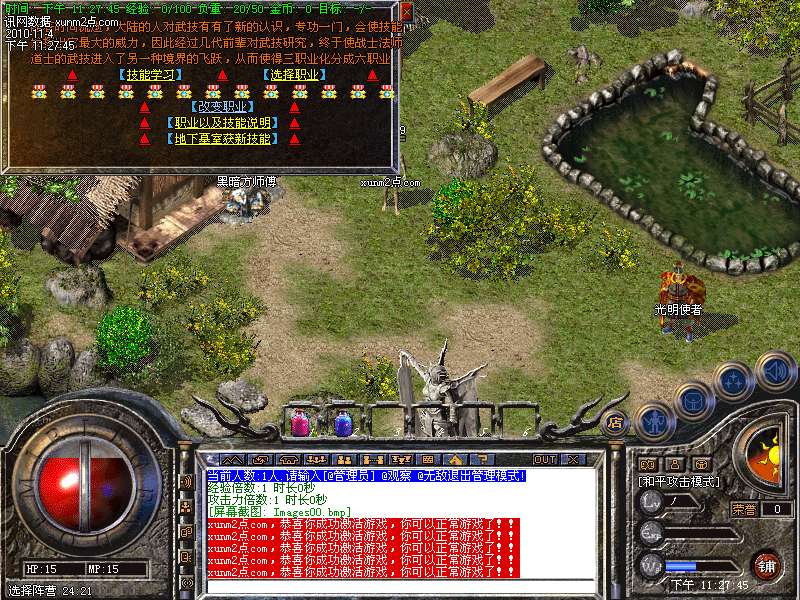800x600 pixels.
Task: Open the red 铺 stall button
Action: 766,564
